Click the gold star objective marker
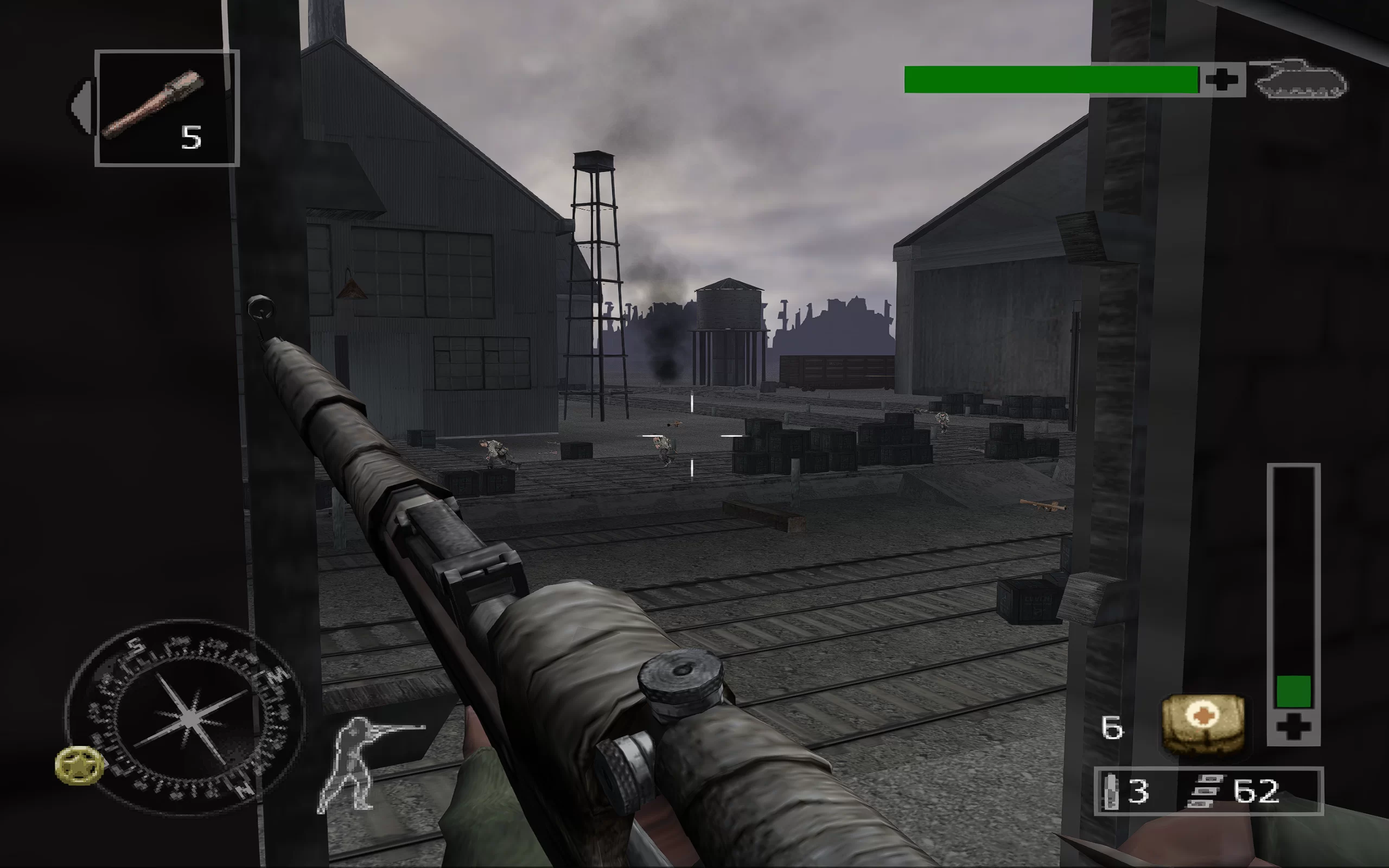1389x868 pixels. pyautogui.click(x=79, y=765)
